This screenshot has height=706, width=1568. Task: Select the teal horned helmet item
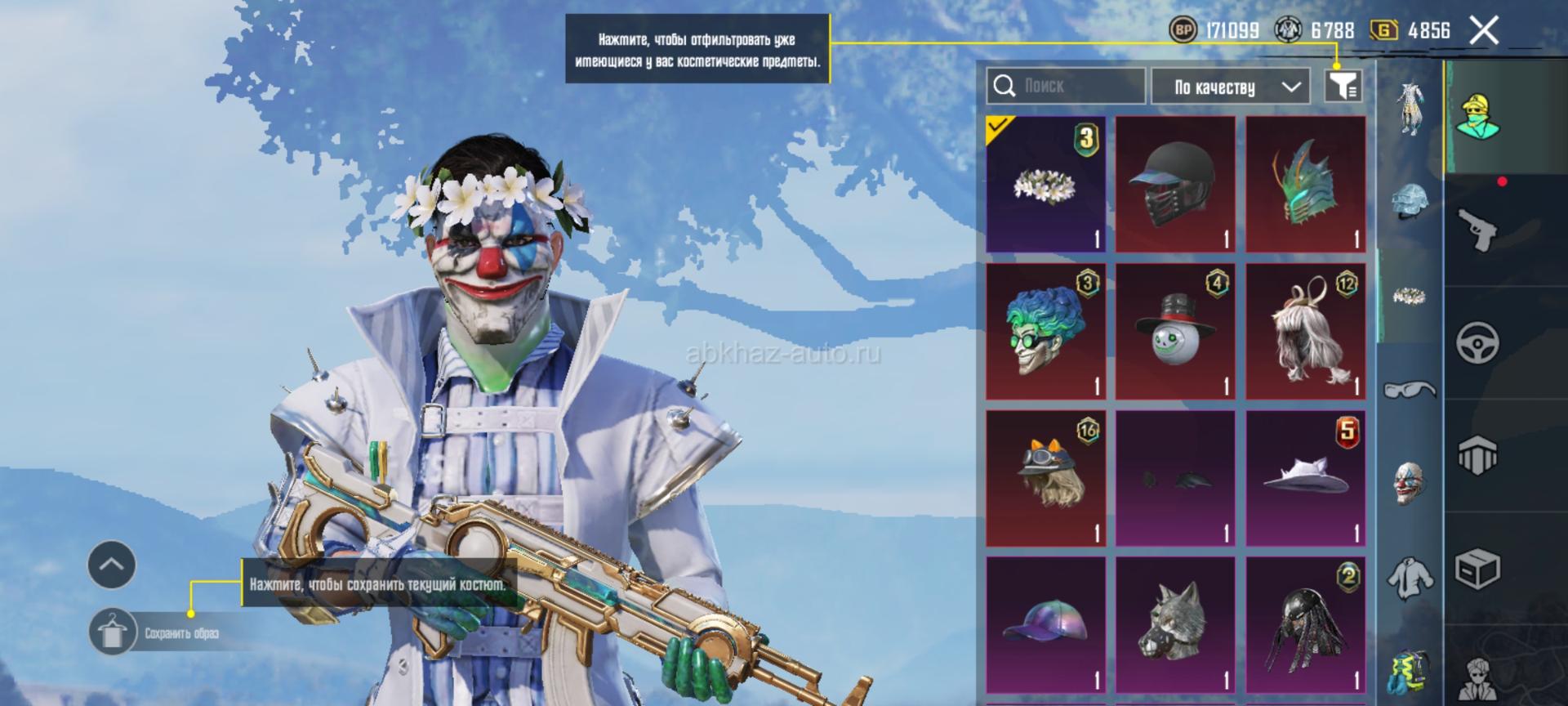tap(1305, 184)
